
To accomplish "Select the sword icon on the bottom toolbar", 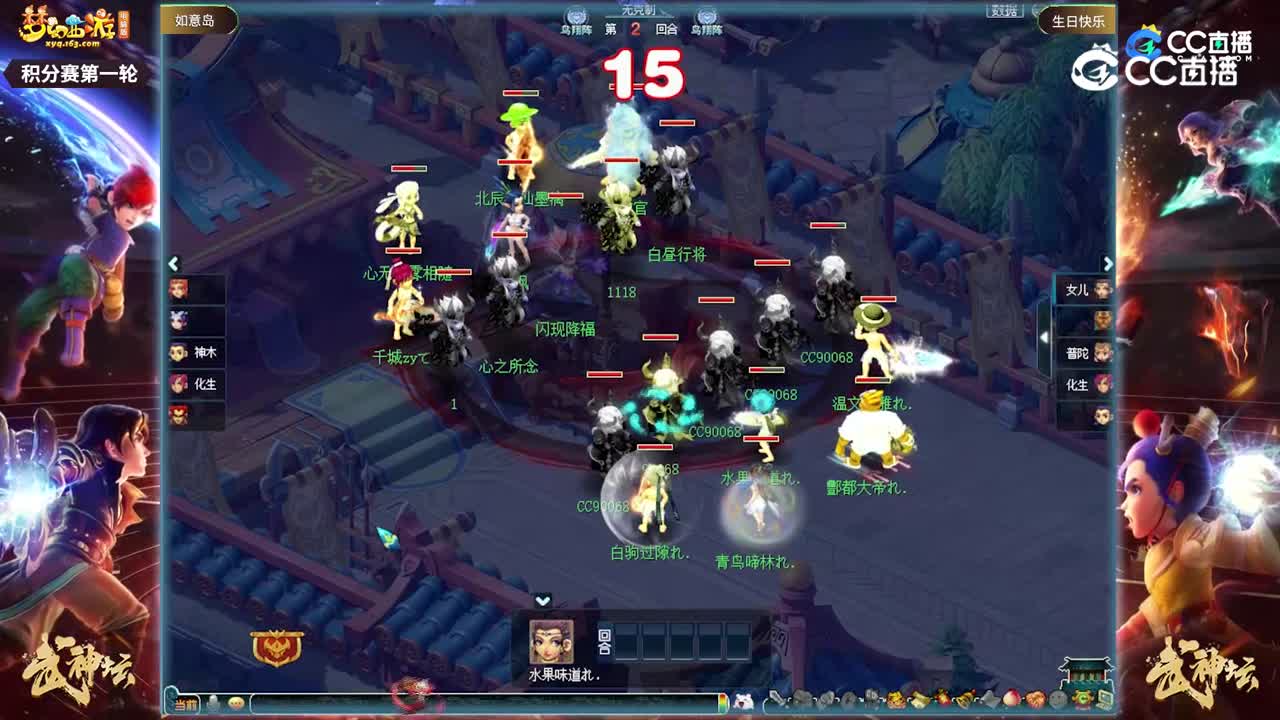I will tap(776, 698).
